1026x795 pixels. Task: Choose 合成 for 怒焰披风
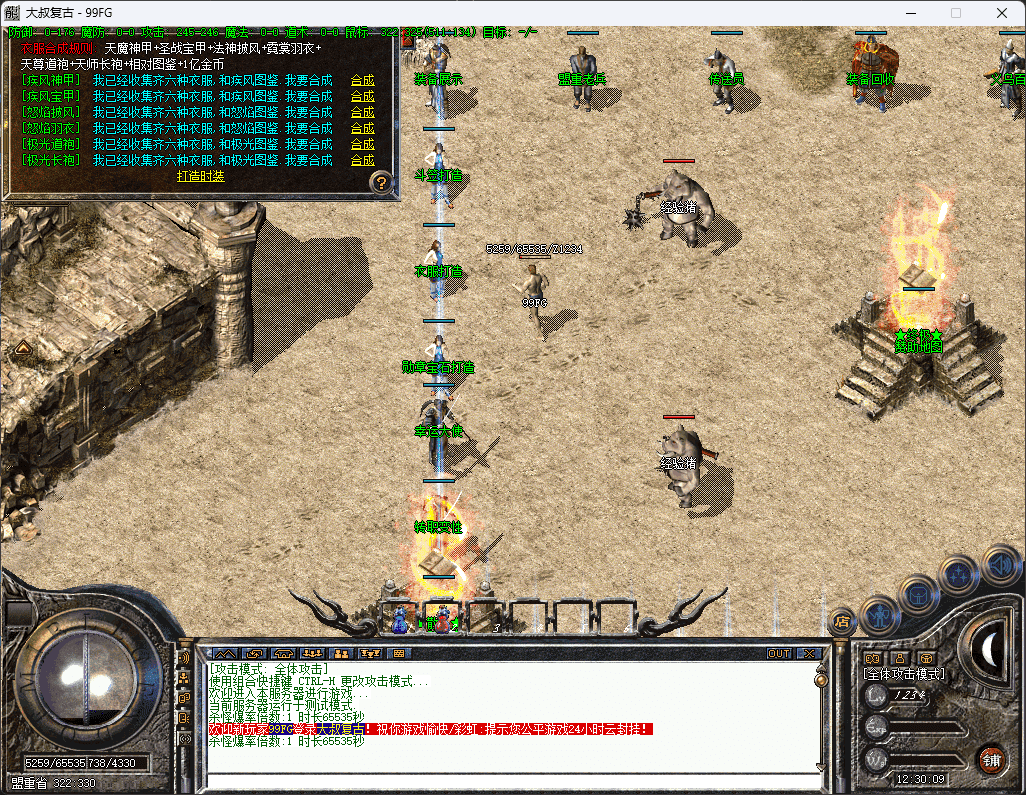click(362, 112)
